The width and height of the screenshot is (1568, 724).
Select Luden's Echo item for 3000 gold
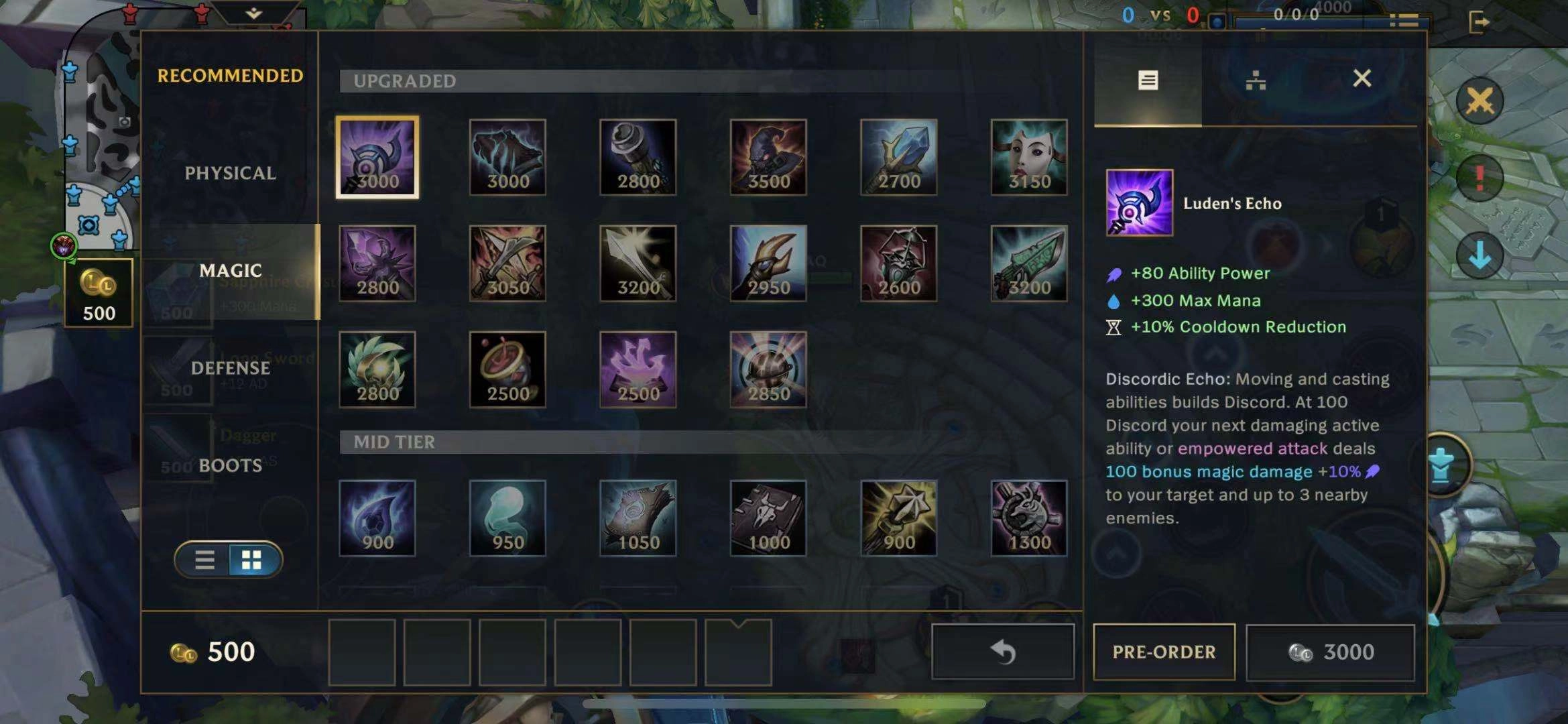pyautogui.click(x=377, y=158)
